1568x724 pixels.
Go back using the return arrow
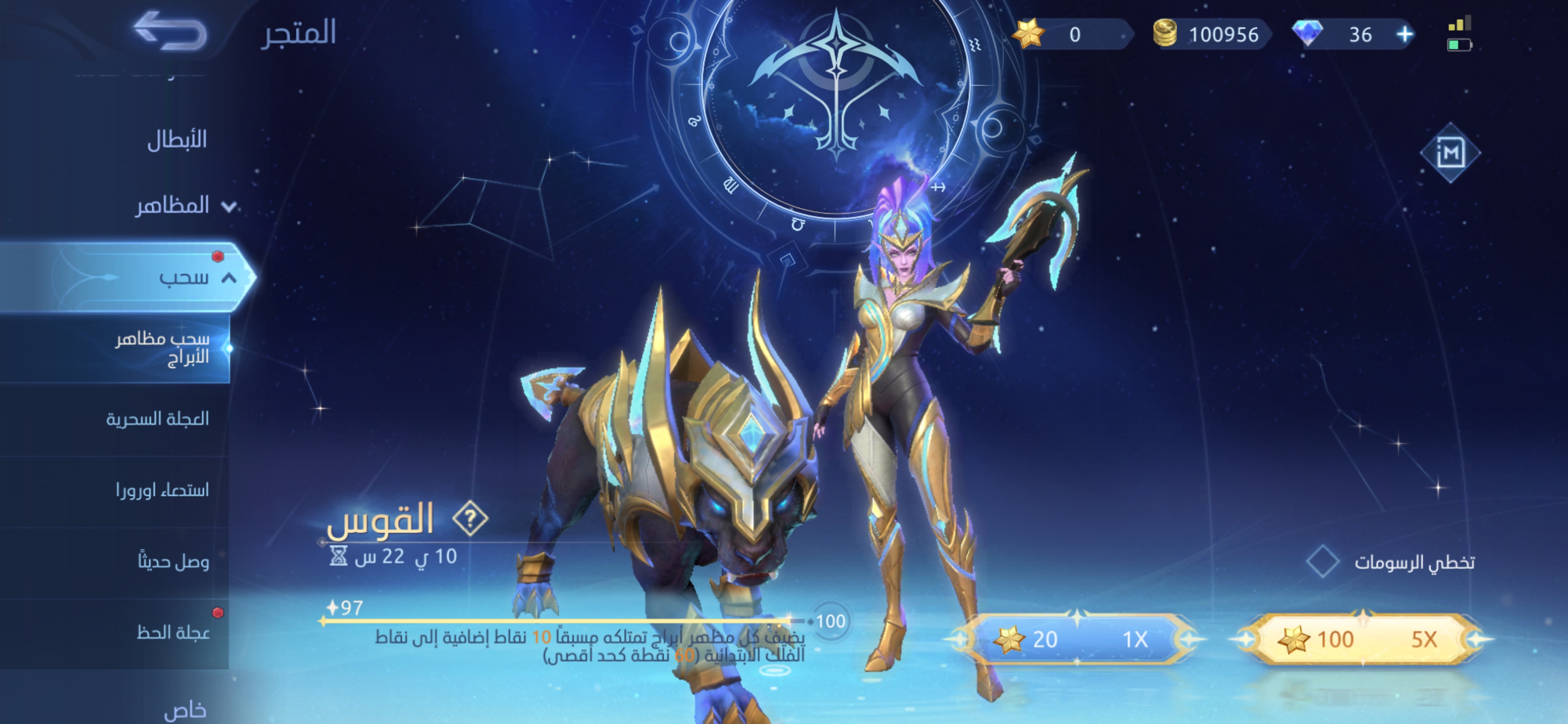pyautogui.click(x=169, y=31)
